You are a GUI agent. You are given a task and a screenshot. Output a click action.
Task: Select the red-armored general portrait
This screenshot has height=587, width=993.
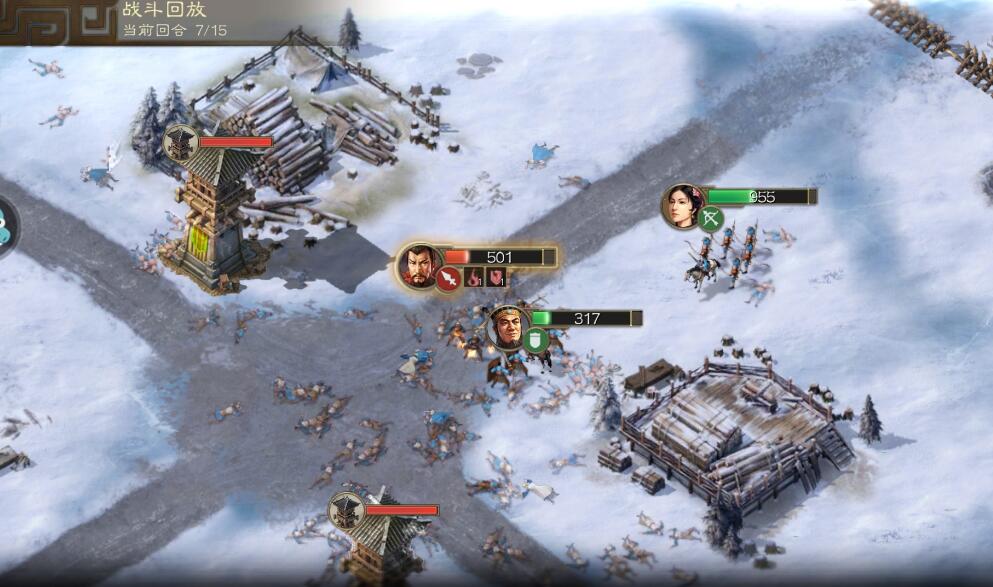(x=418, y=264)
